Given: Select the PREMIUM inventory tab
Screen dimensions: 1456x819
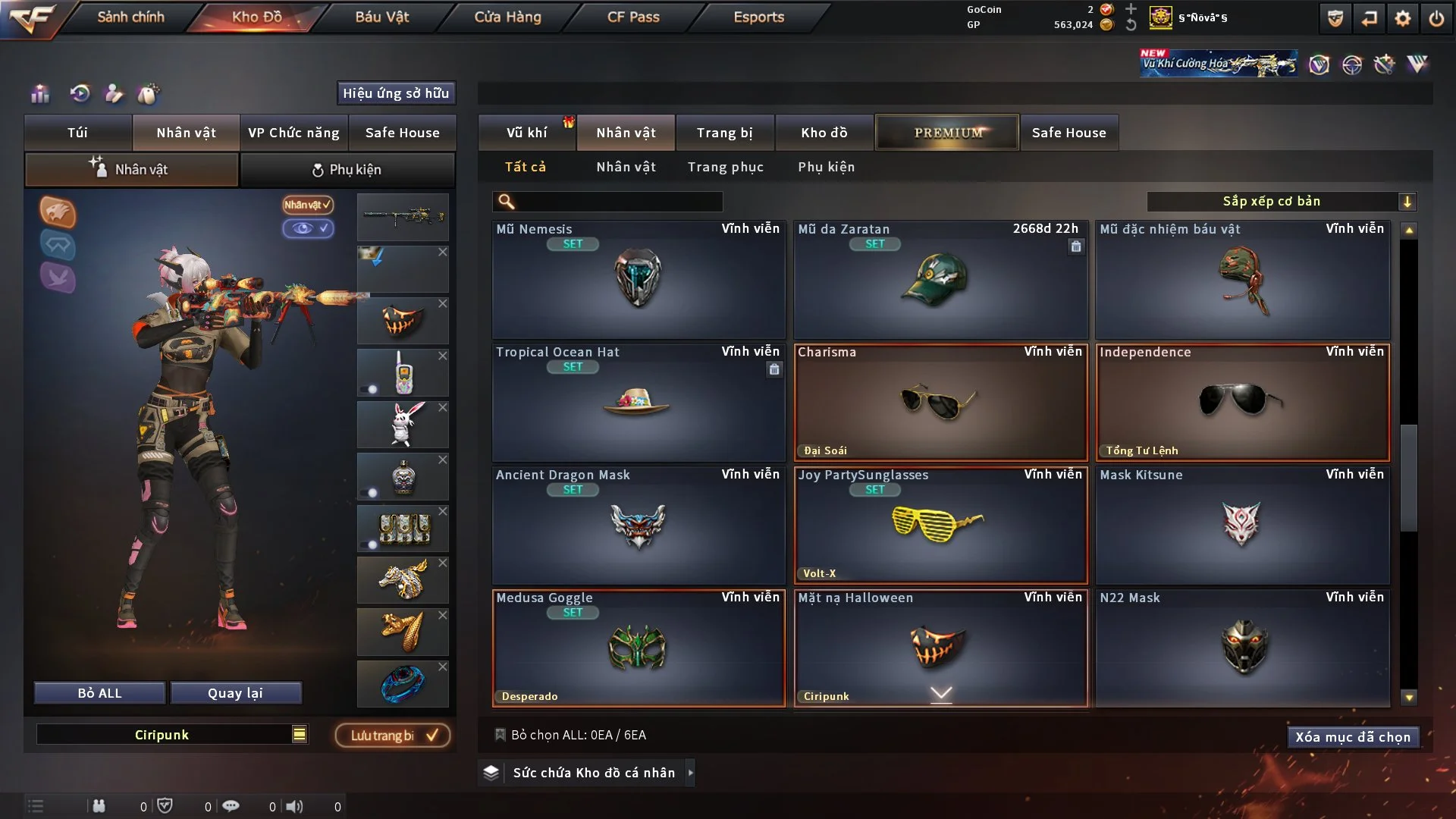Looking at the screenshot, I should tap(947, 133).
